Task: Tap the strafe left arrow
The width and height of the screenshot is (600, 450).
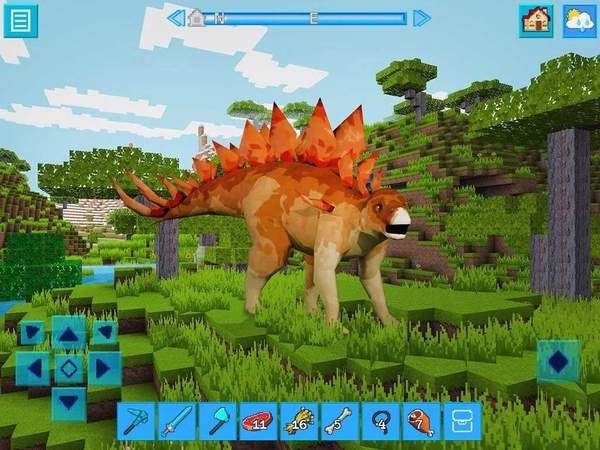Action: [33, 368]
